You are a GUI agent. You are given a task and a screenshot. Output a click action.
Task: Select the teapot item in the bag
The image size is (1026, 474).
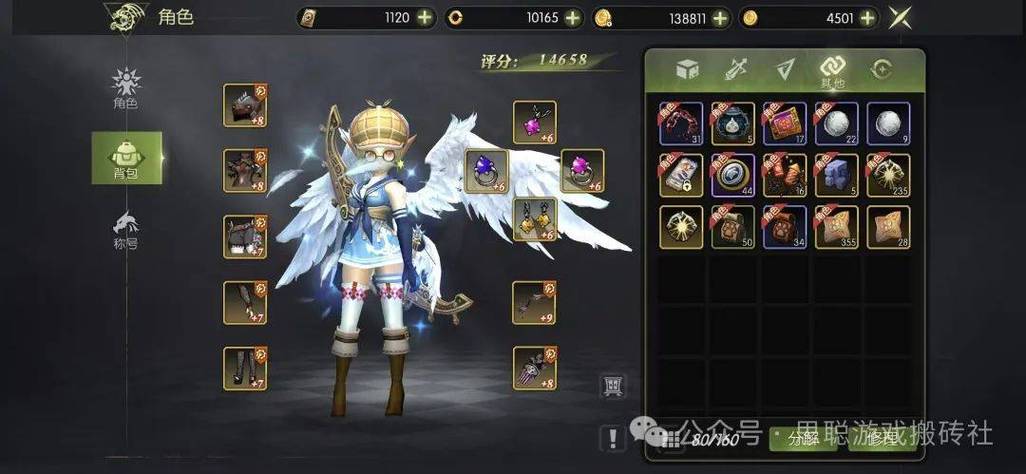point(732,123)
